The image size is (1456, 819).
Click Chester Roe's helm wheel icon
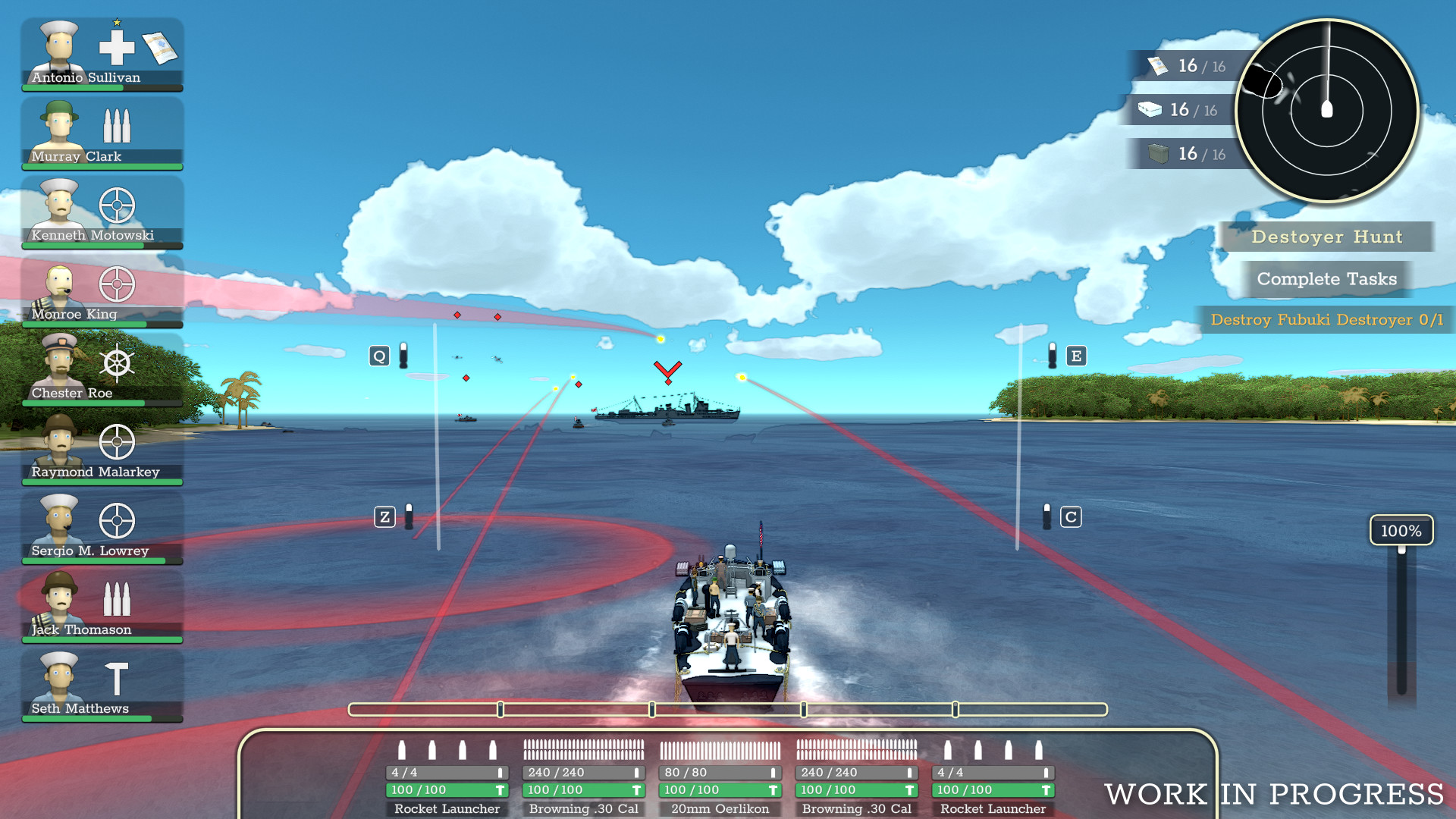click(x=118, y=362)
